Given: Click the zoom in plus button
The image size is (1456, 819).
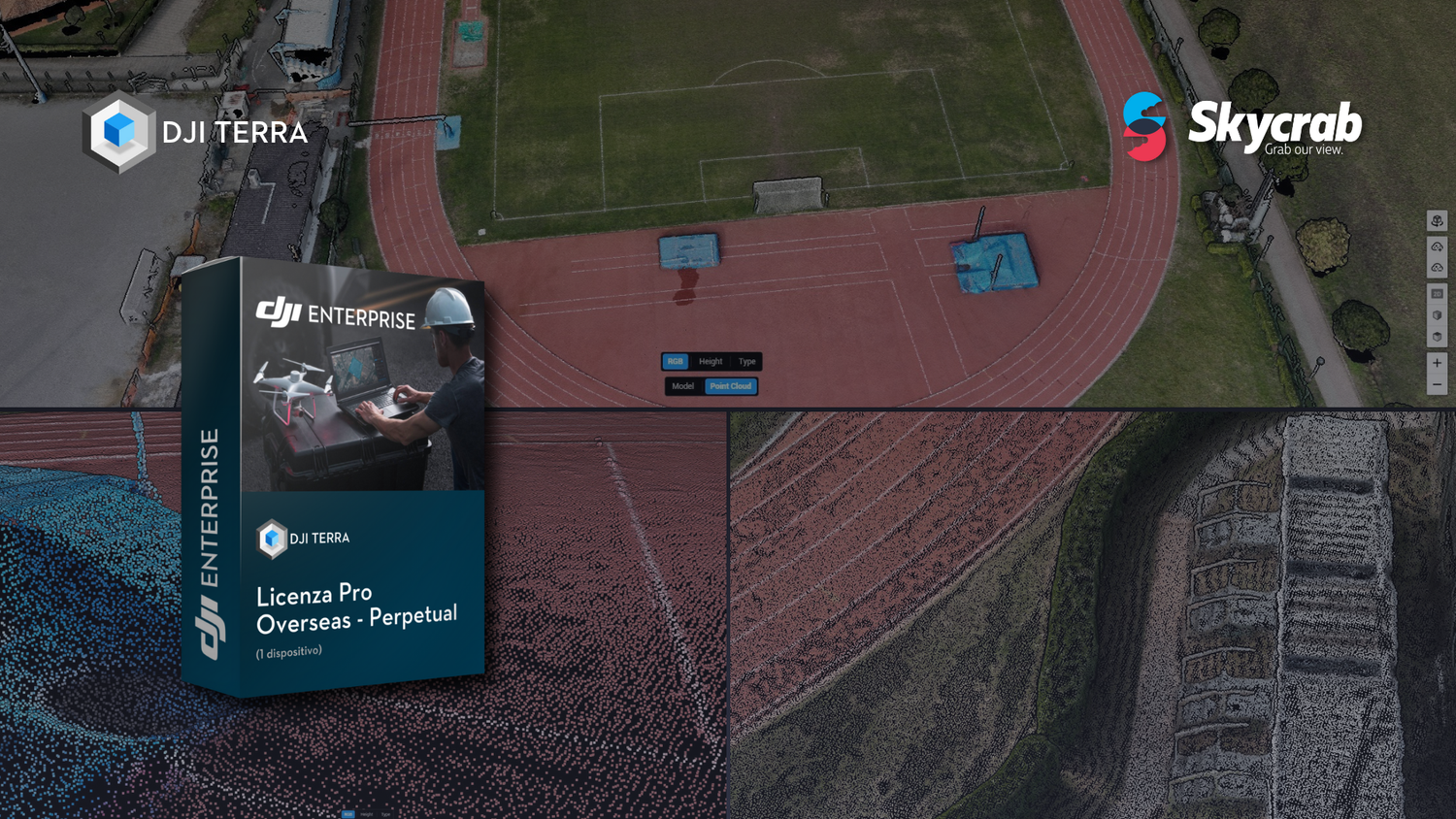Looking at the screenshot, I should [x=1437, y=363].
